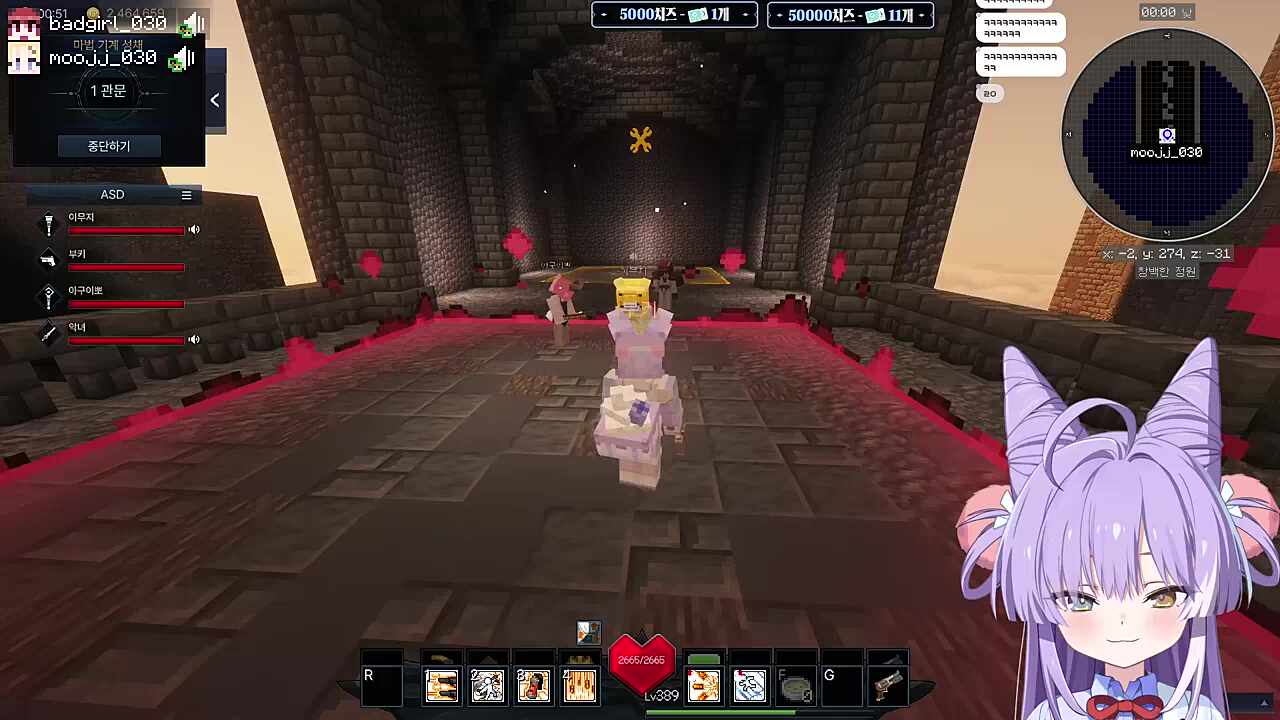Image resolution: width=1280 pixels, height=720 pixels.
Task: Use the orange explosion skill right of the heart
Action: tap(703, 686)
